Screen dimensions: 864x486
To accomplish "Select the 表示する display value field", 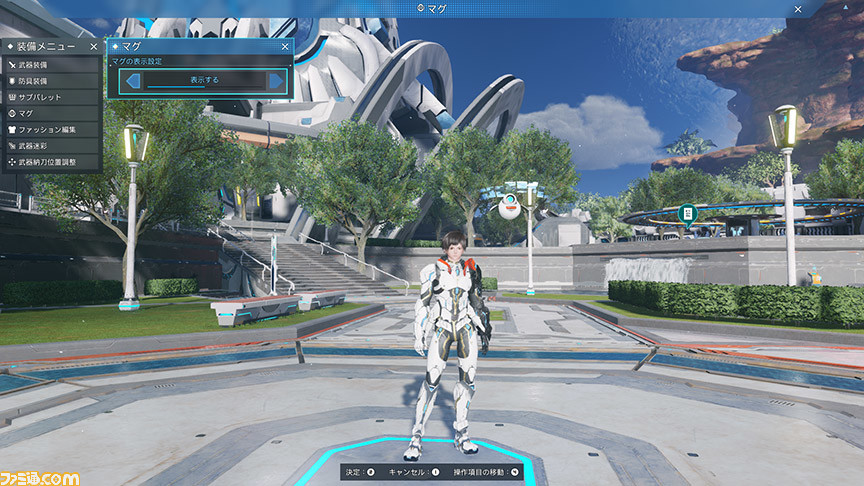I will (204, 80).
